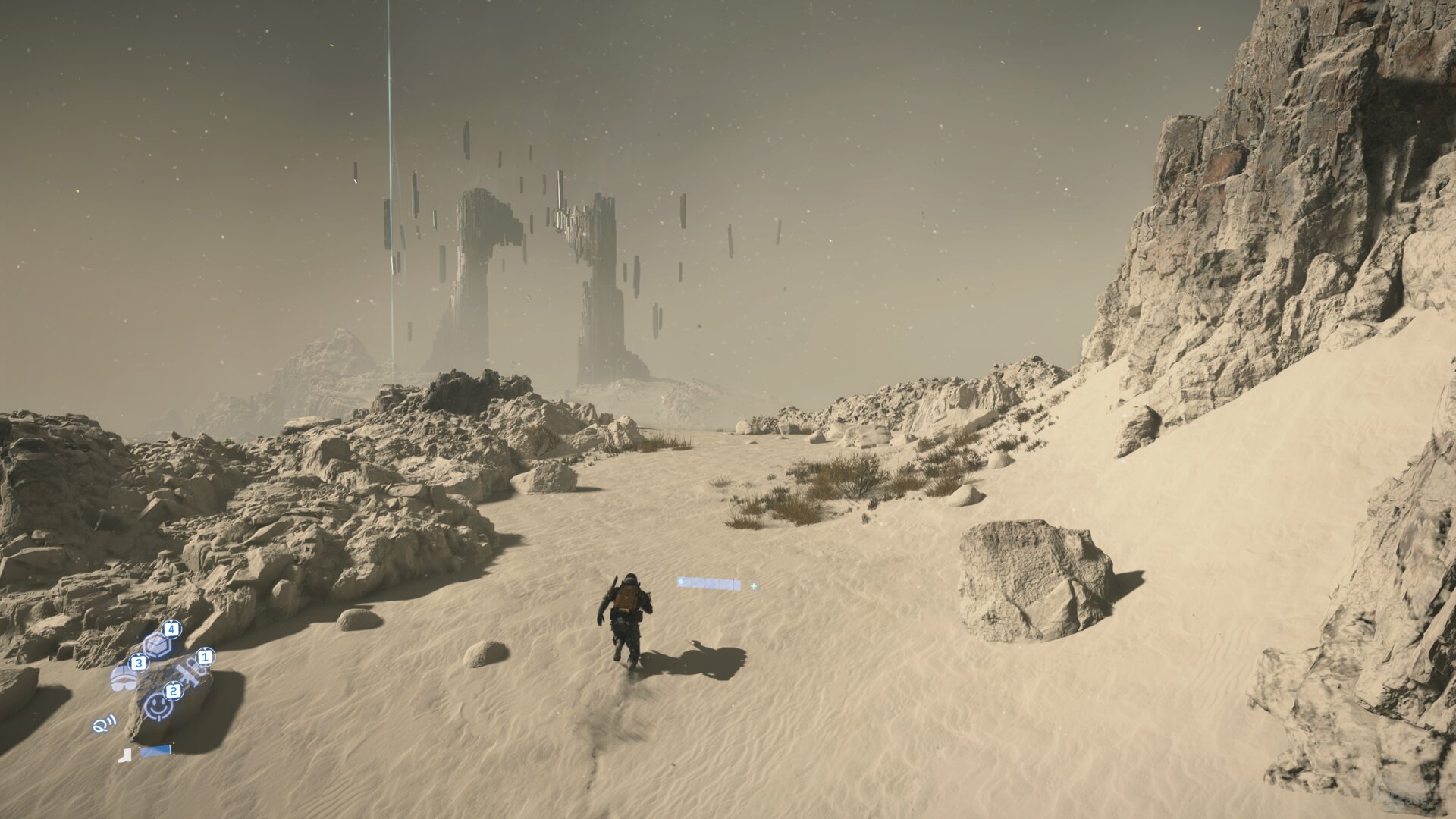Viewport: 1456px width, 819px height.
Task: Select the boot footwear durability icon
Action: click(124, 757)
